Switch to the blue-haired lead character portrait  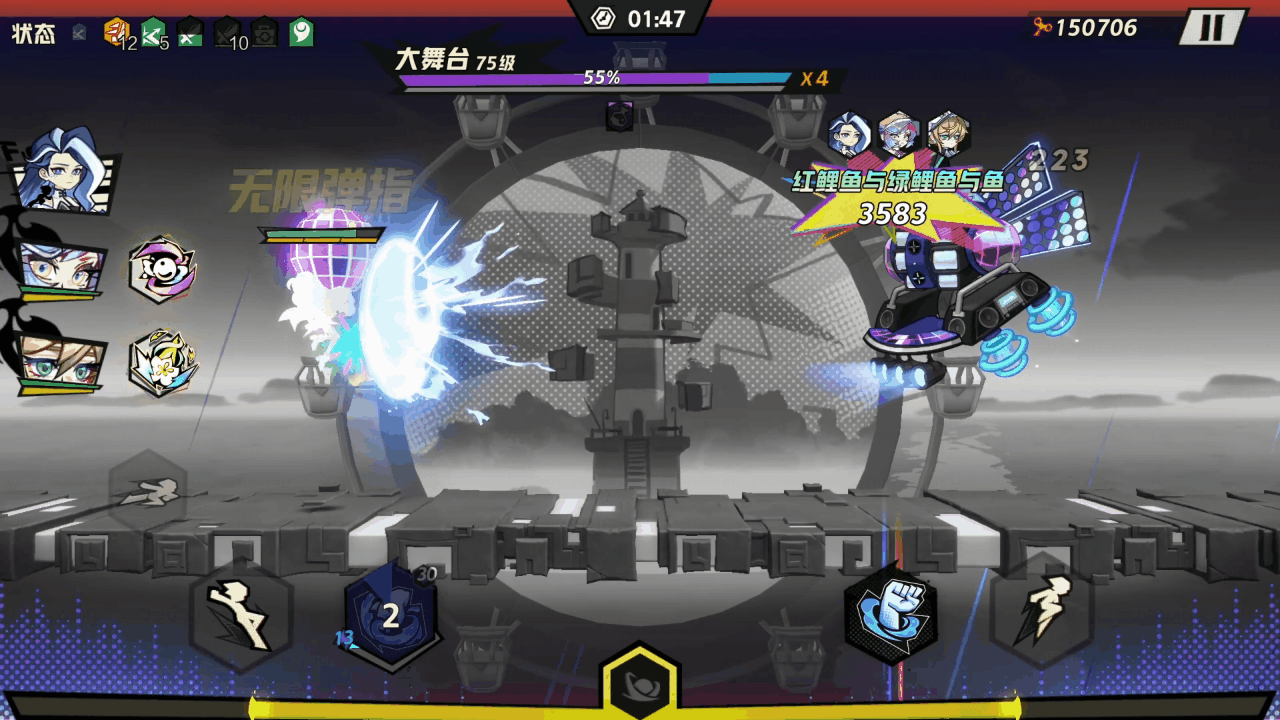62,172
